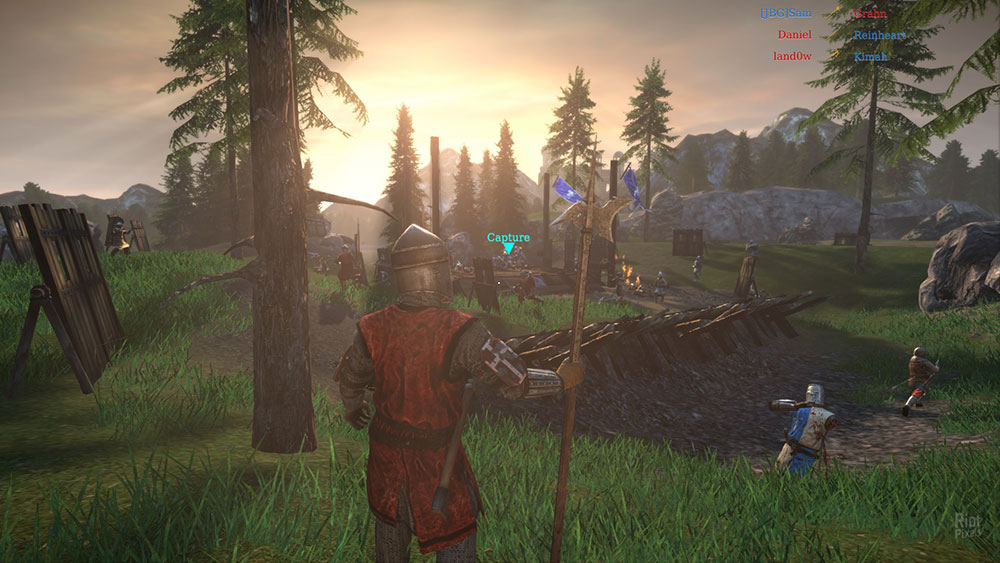
Task: Select [JBG]Sam in the kill feed
Action: click(785, 13)
